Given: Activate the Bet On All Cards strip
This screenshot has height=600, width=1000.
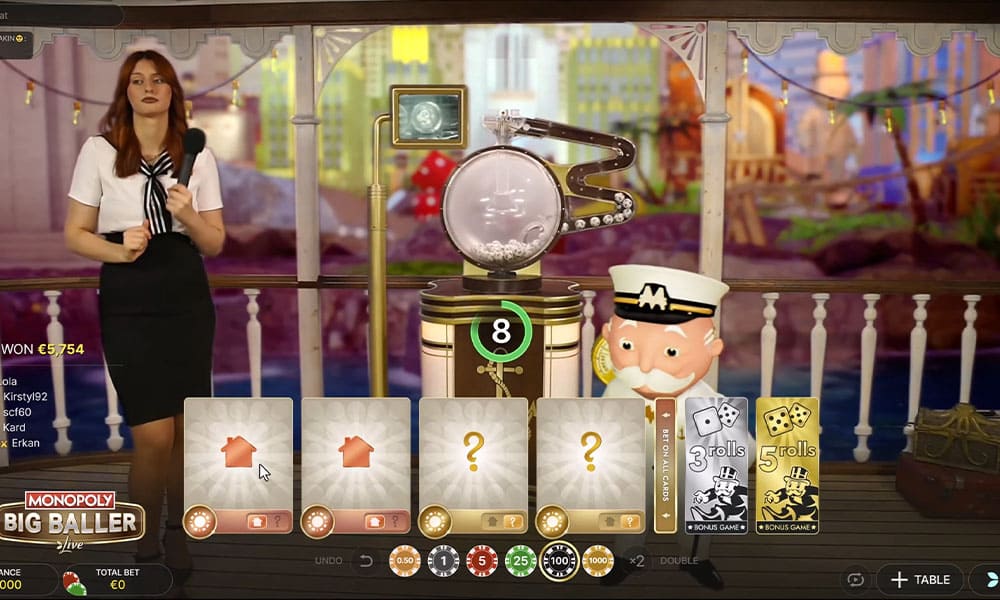Looking at the screenshot, I should point(666,465).
